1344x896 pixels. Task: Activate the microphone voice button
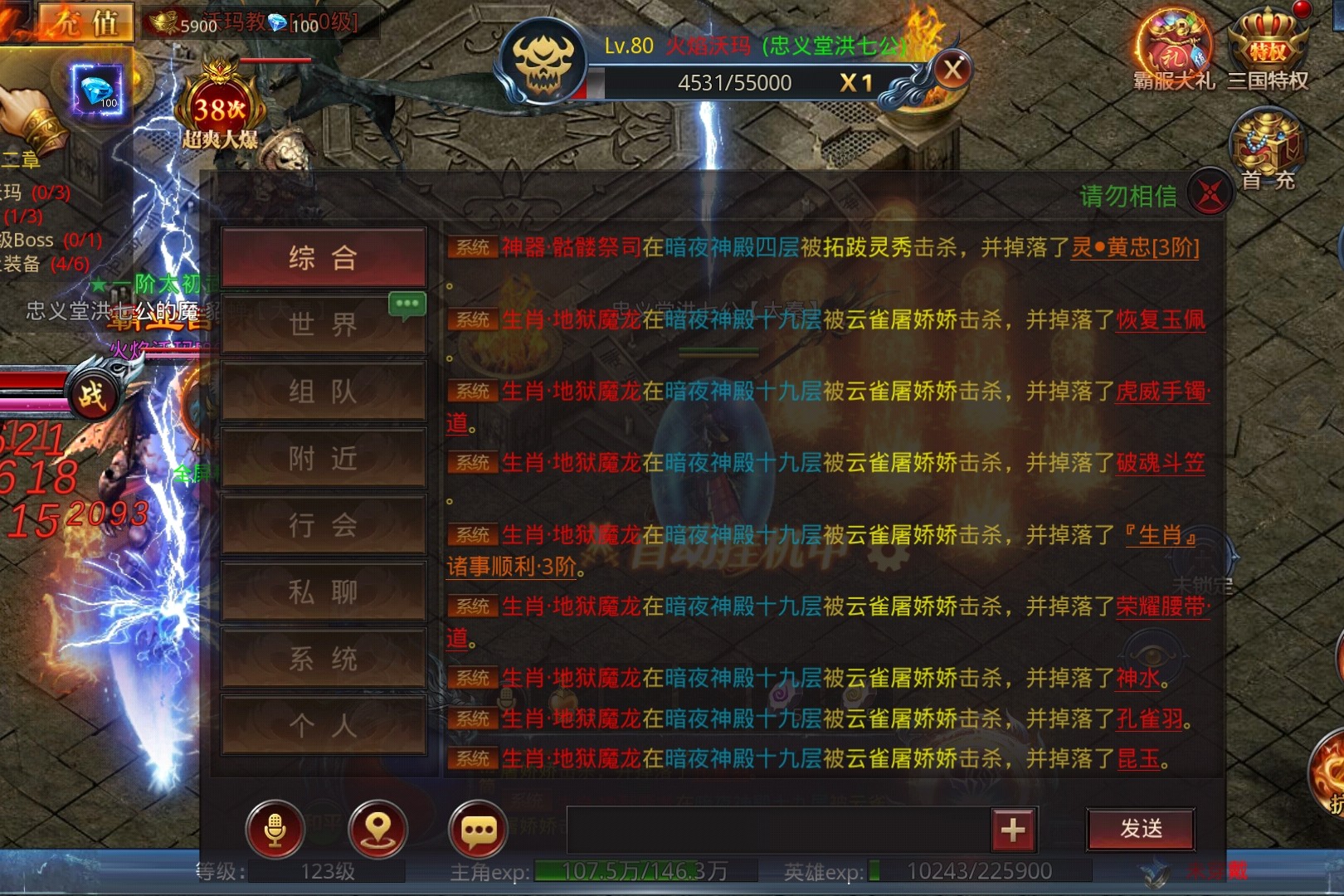275,829
